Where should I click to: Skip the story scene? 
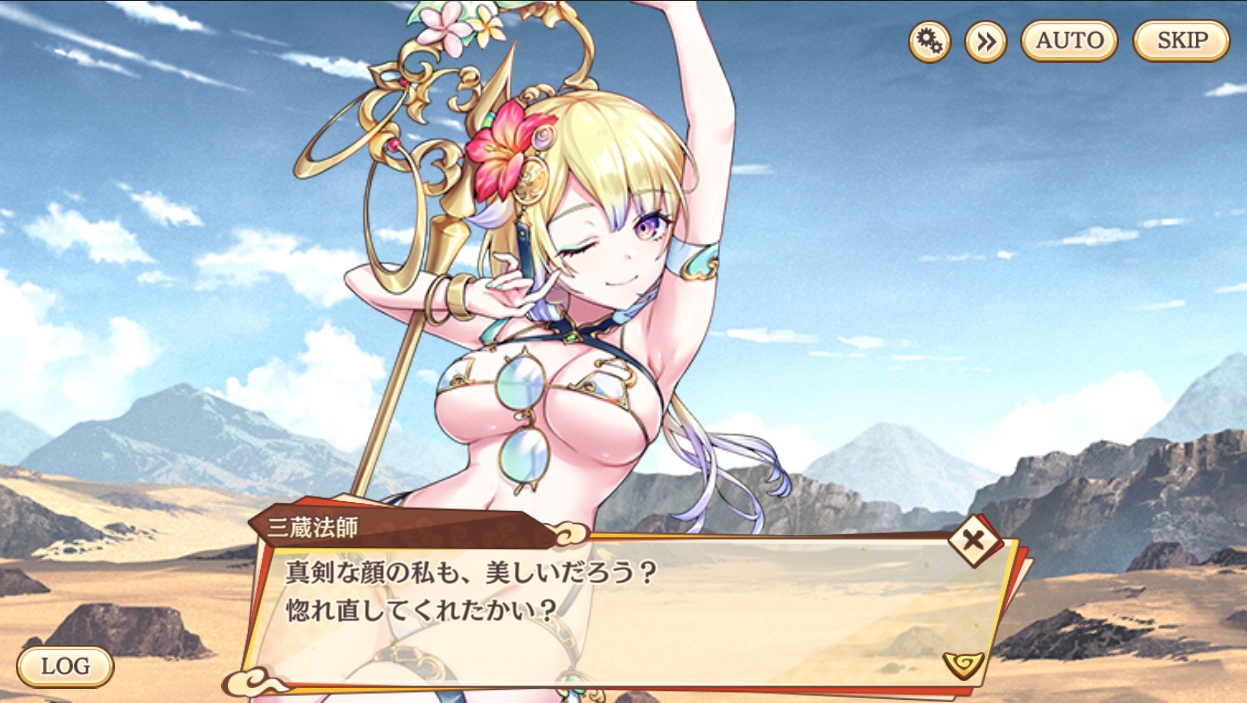pos(1181,41)
